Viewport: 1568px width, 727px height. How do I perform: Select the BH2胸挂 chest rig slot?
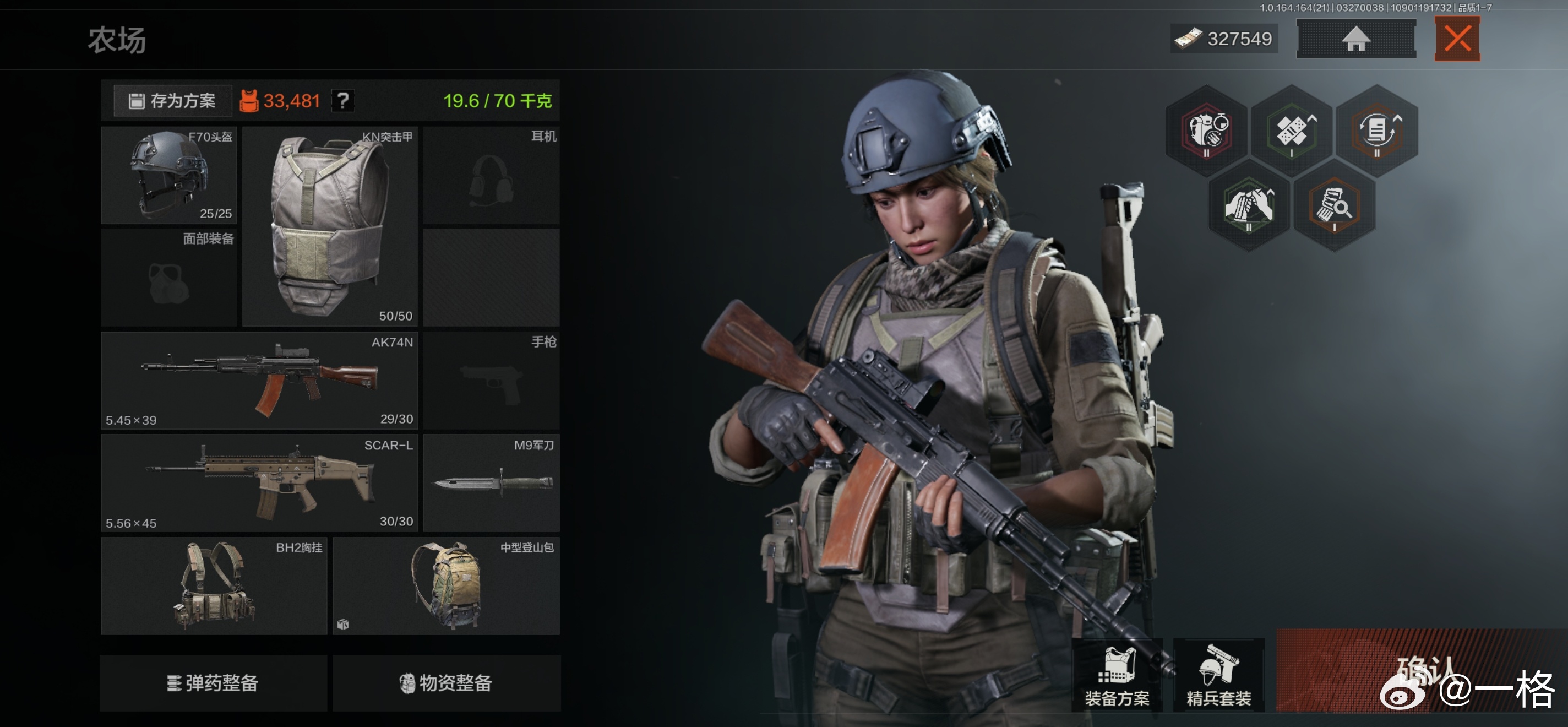(x=214, y=586)
